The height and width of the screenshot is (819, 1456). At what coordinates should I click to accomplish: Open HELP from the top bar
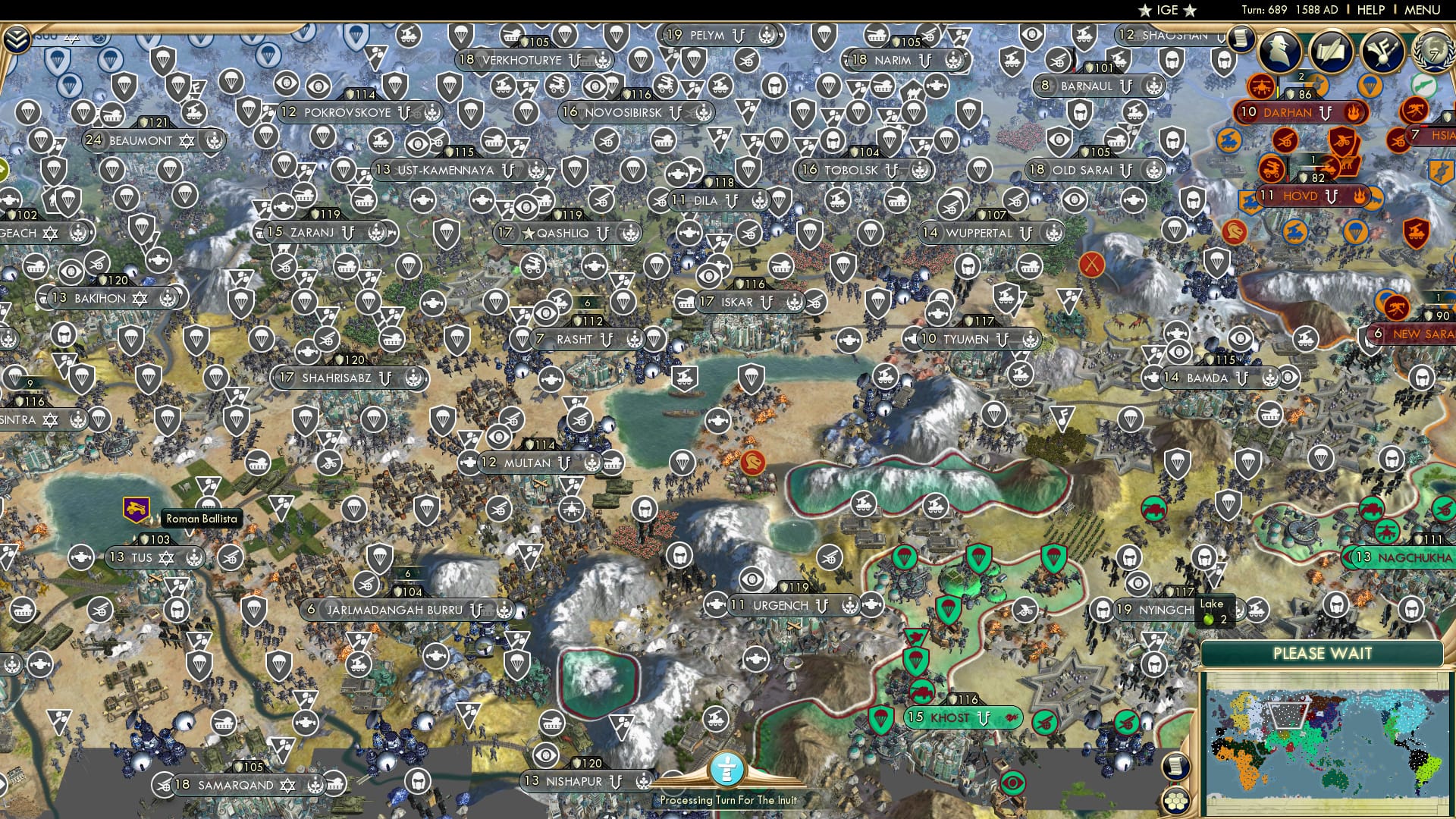[x=1370, y=11]
